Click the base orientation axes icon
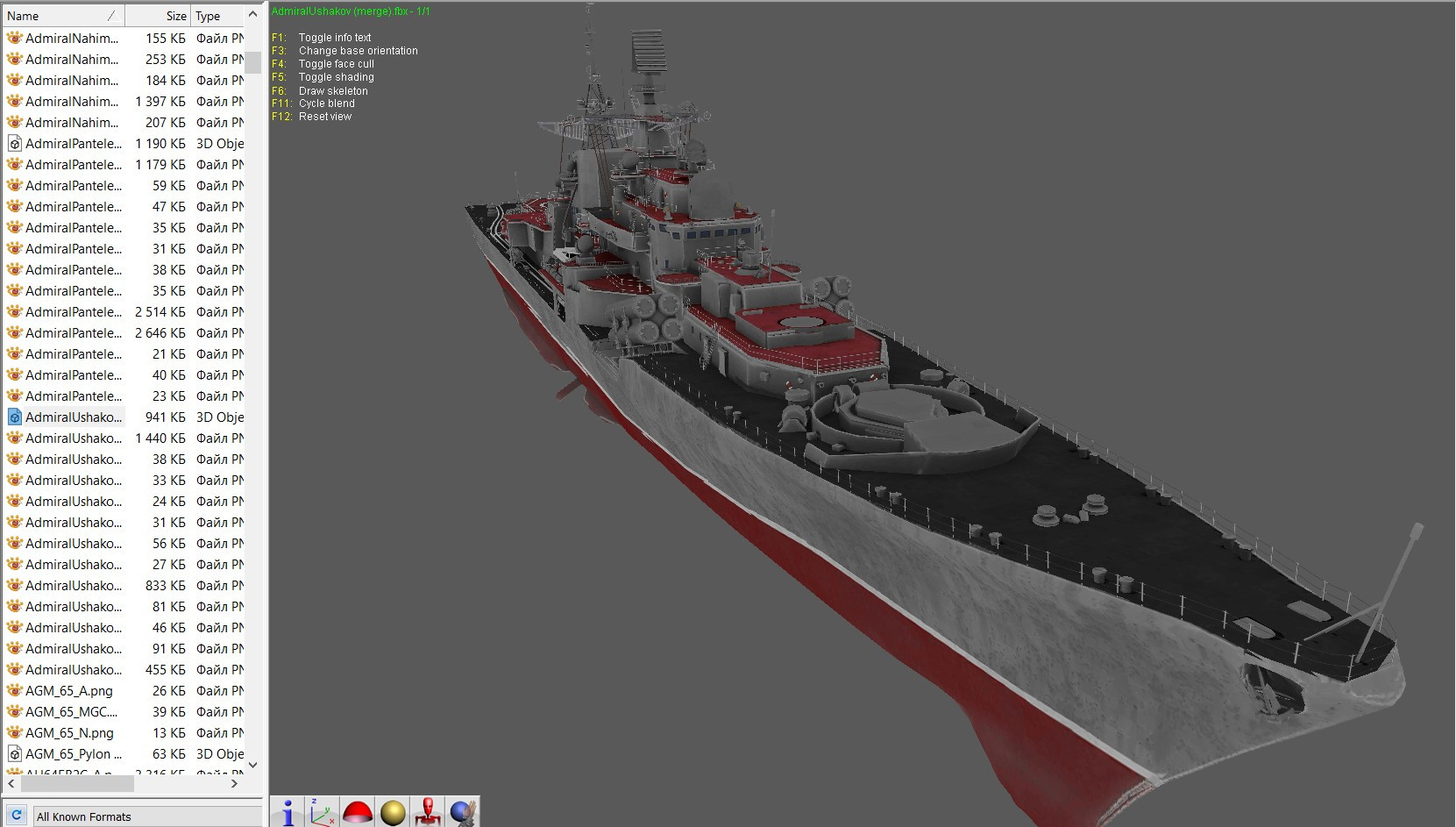1456x827 pixels. click(323, 811)
